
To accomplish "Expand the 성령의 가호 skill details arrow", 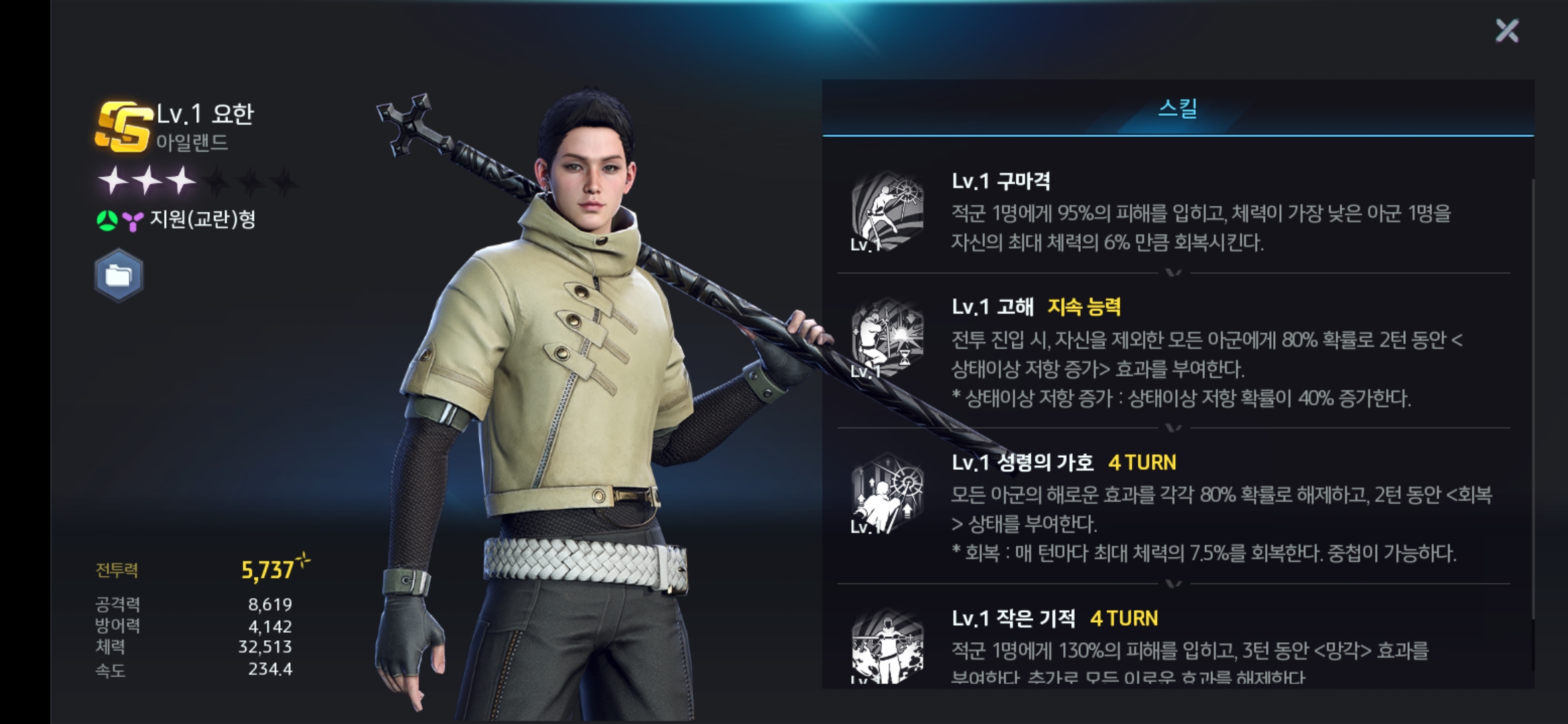I will click(x=1173, y=583).
